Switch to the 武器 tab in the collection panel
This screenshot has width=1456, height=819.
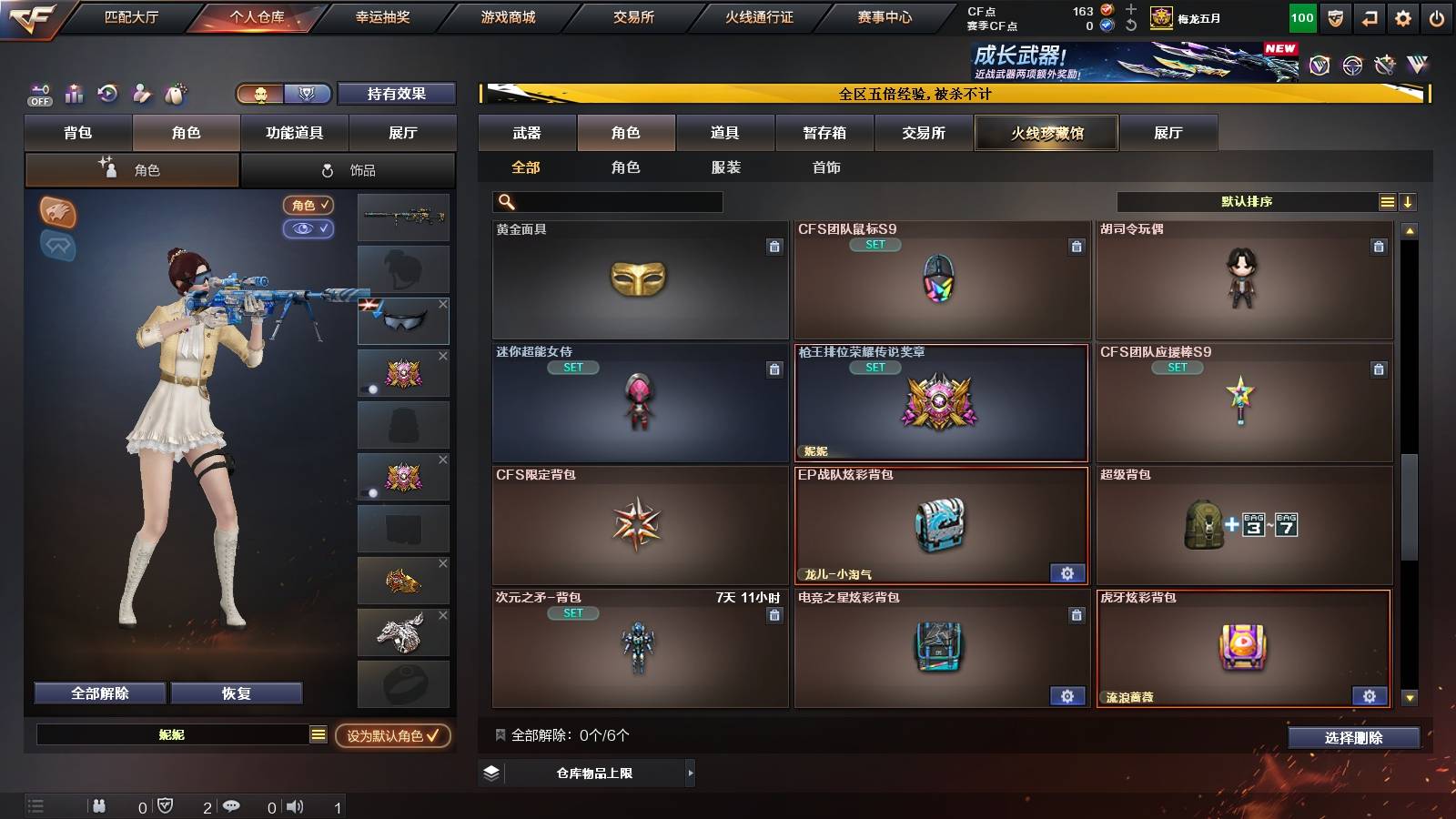click(528, 132)
